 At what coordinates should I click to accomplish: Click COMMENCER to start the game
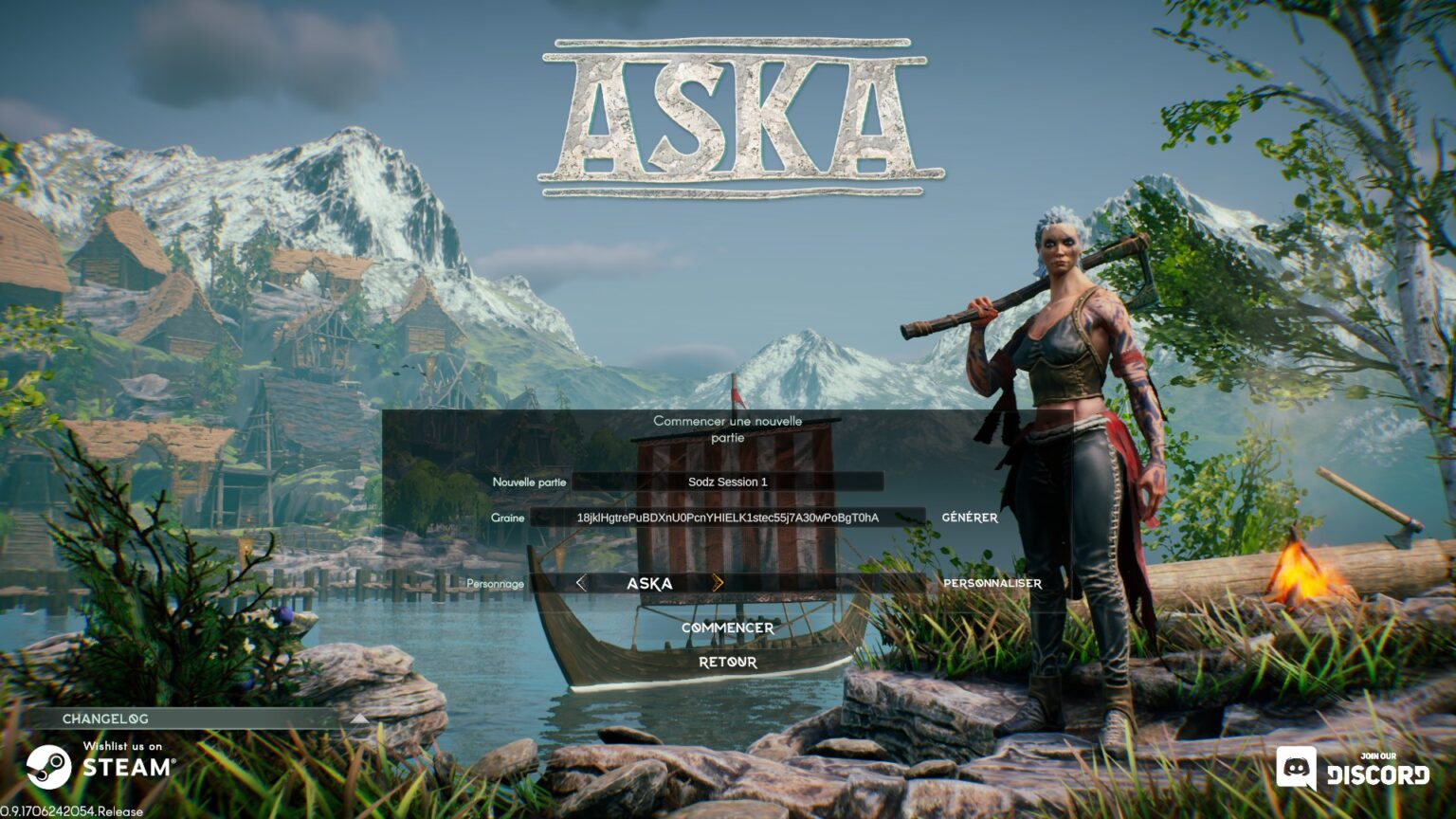pyautogui.click(x=727, y=627)
